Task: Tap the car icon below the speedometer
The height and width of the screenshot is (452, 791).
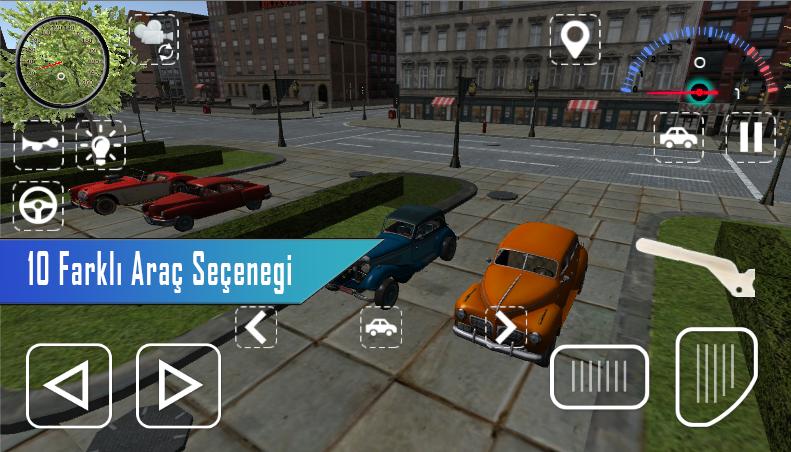Action: point(679,137)
